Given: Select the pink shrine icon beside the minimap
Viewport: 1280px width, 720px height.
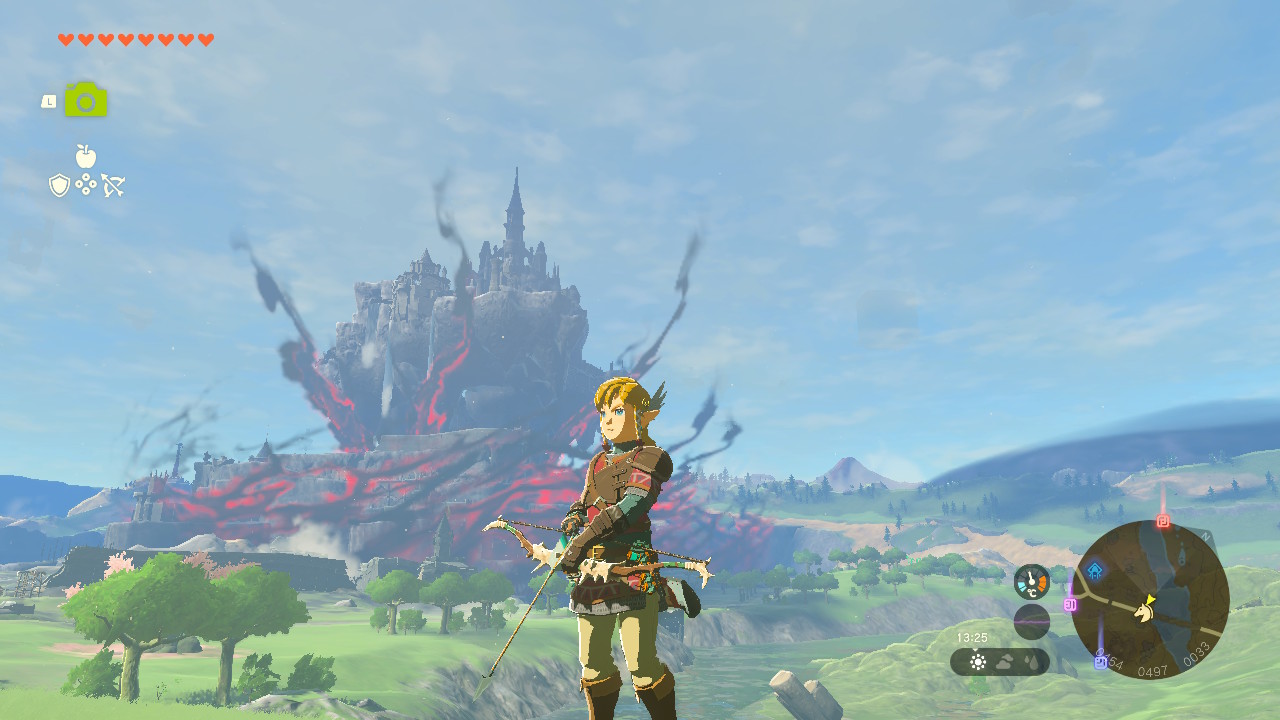Looking at the screenshot, I should [1069, 603].
